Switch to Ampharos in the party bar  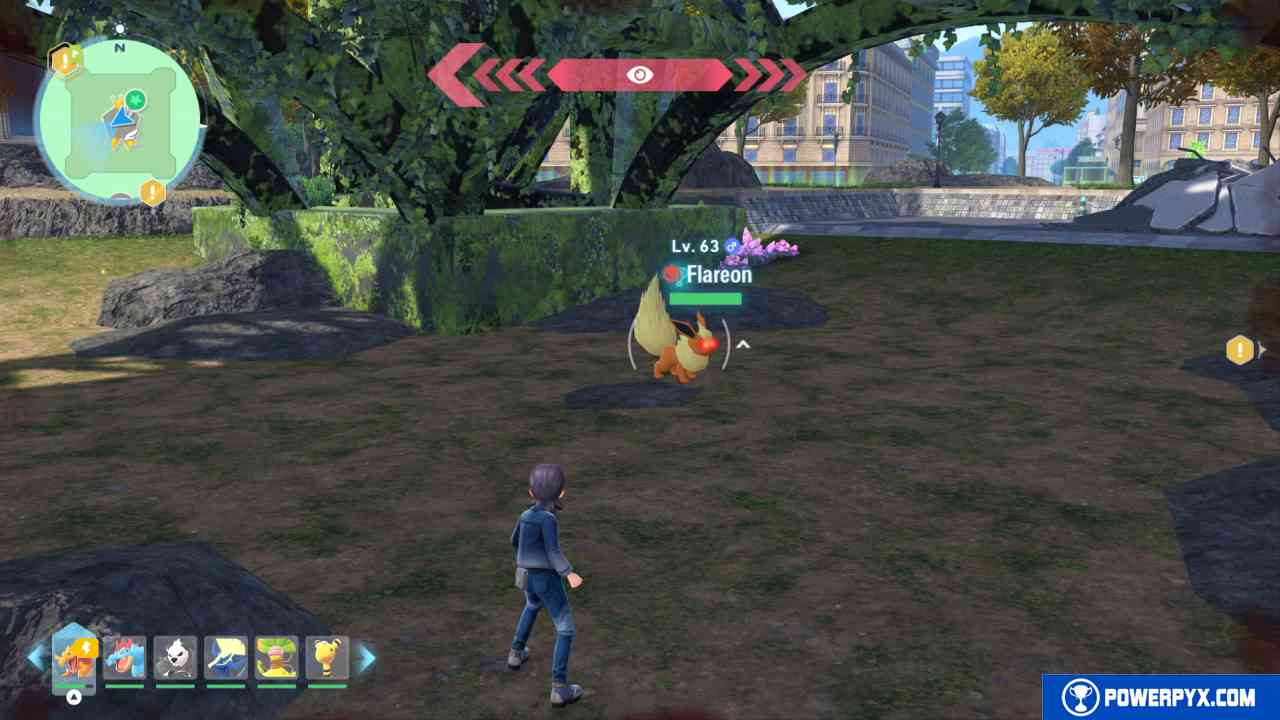(326, 658)
